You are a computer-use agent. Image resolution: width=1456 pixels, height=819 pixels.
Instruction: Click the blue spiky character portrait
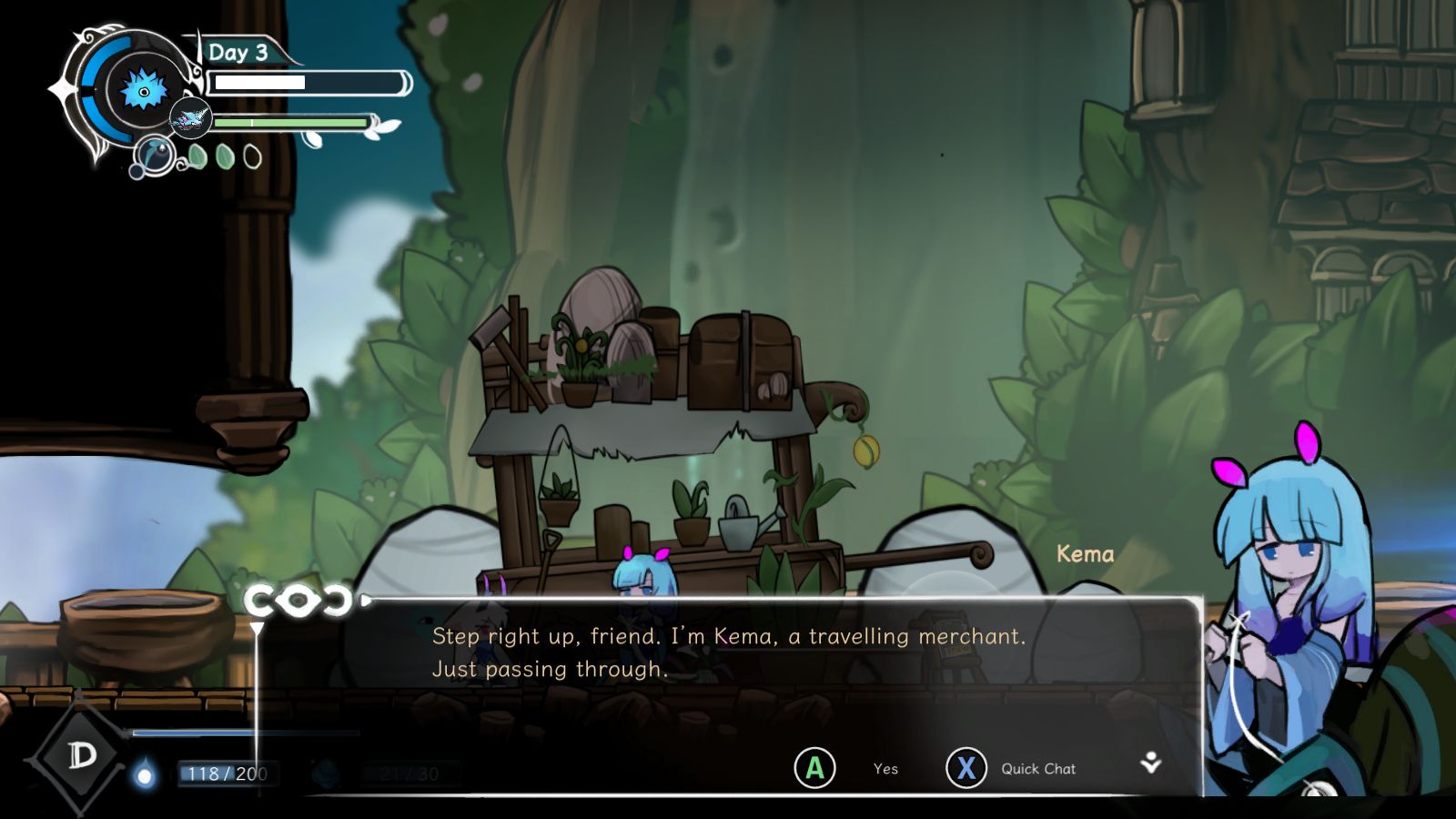(144, 91)
